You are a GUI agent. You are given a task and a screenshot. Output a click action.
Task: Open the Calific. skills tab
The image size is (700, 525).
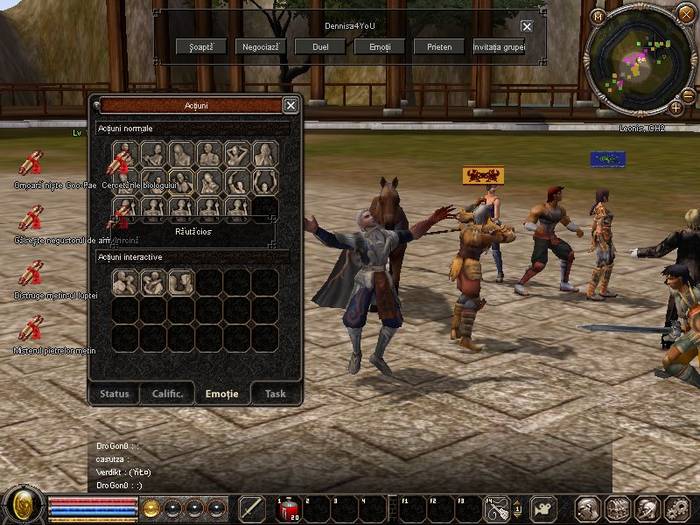pyautogui.click(x=168, y=393)
